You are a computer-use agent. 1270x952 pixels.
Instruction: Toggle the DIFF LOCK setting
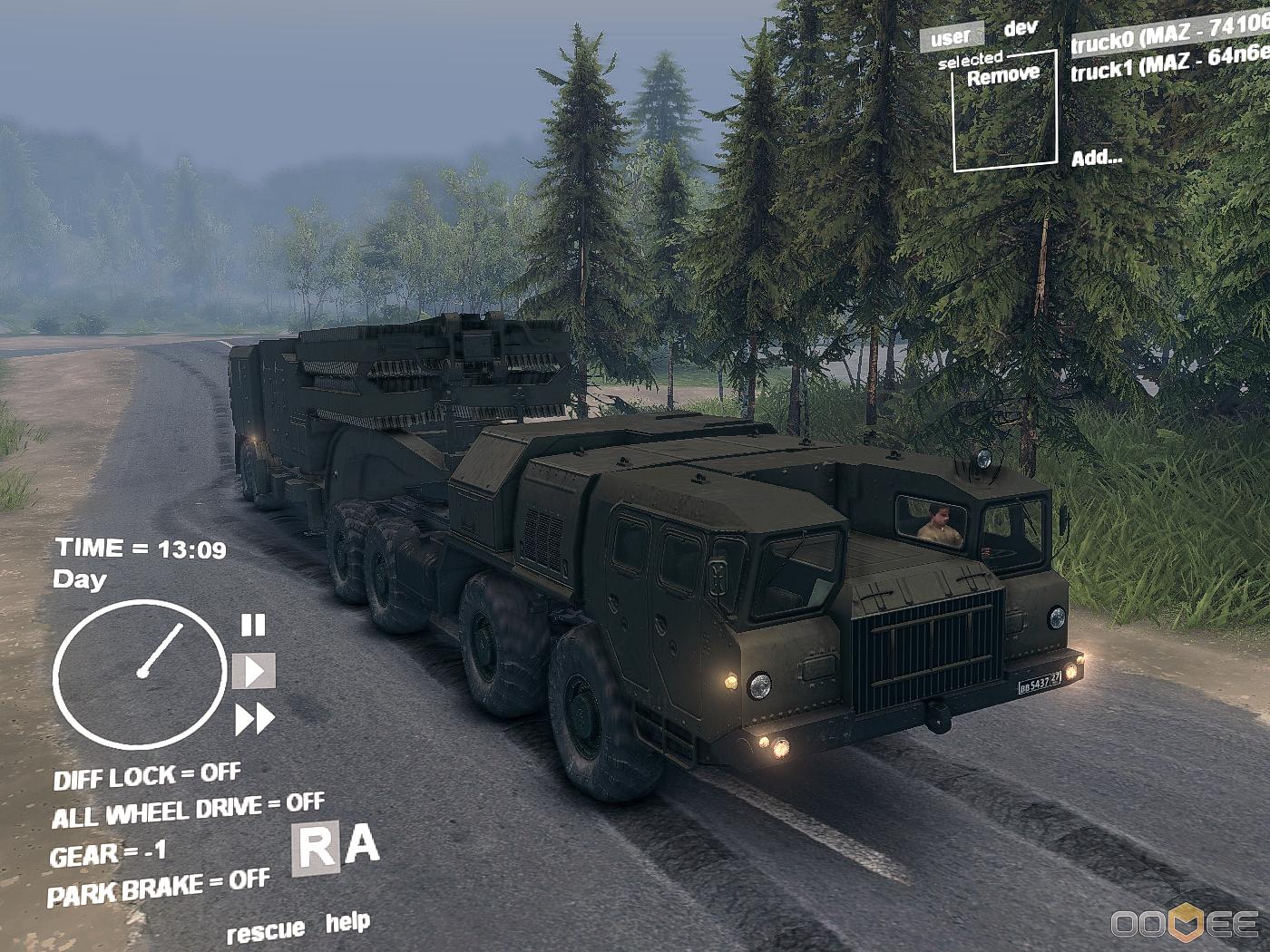coord(147,776)
